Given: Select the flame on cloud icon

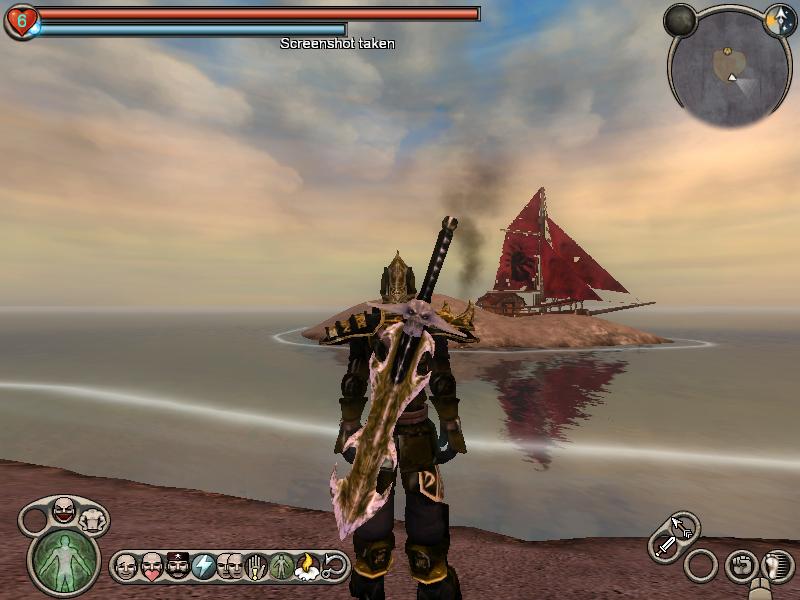Looking at the screenshot, I should 307,566.
